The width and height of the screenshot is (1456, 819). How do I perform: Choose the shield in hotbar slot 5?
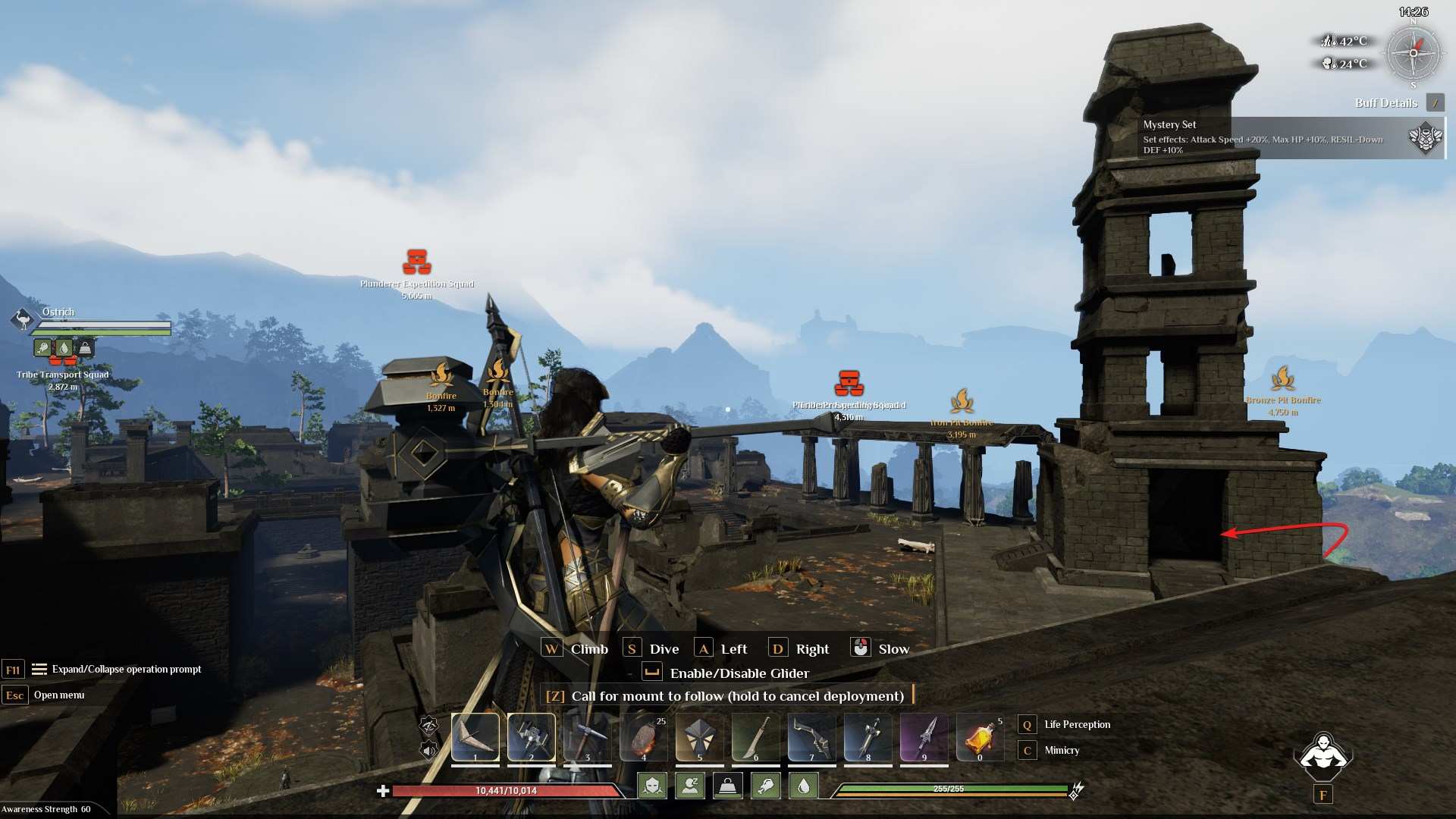pyautogui.click(x=700, y=737)
